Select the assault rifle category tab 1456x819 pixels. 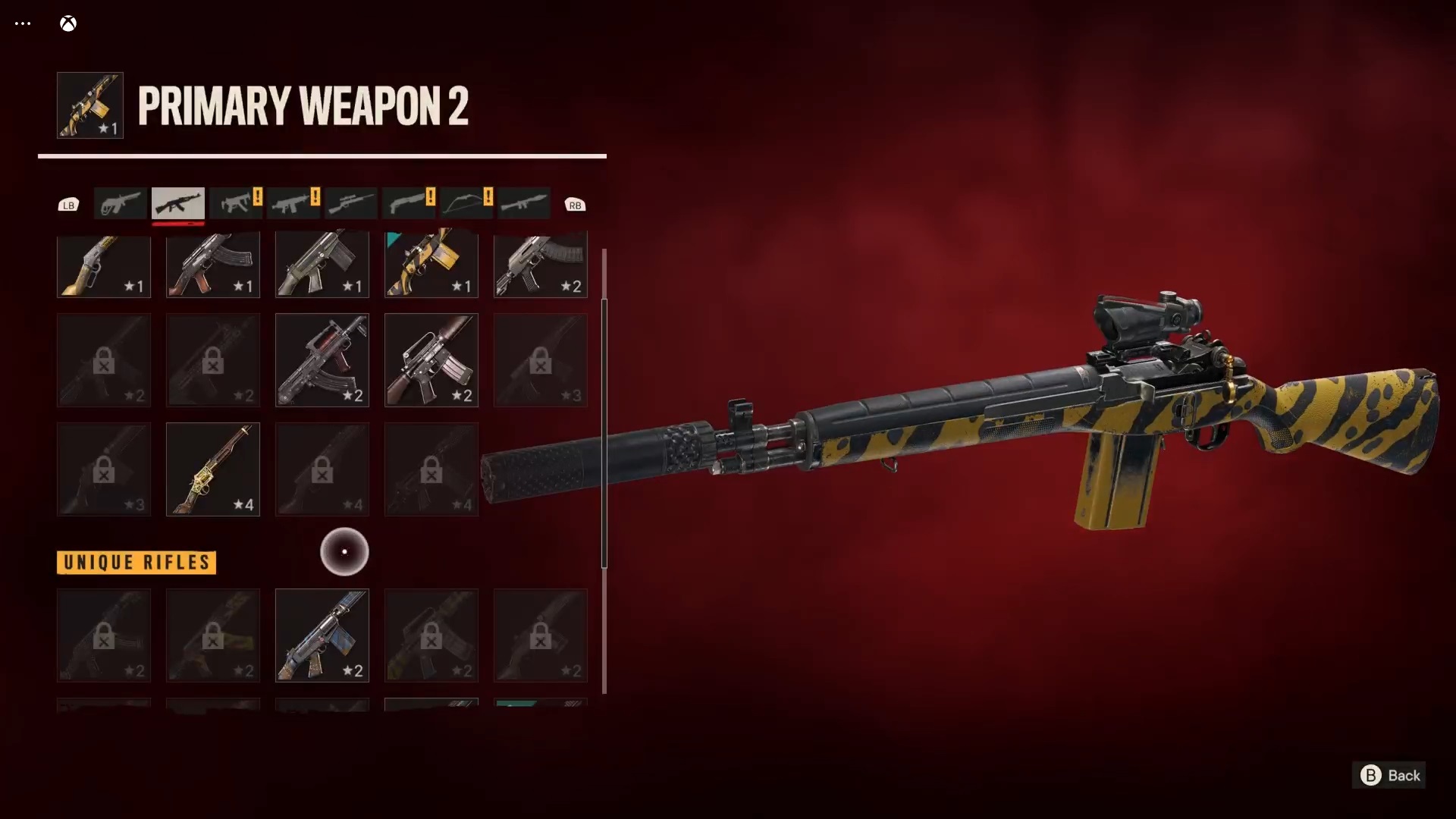coord(178,203)
